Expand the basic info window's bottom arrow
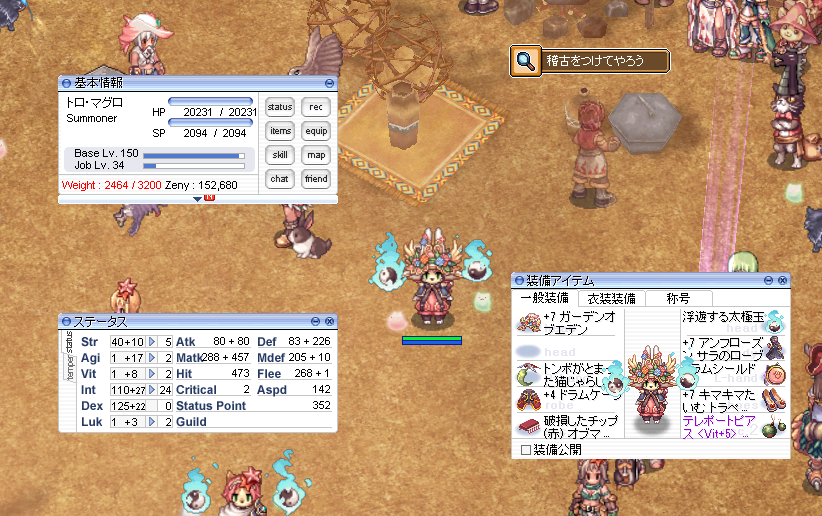The image size is (822, 516). [197, 200]
